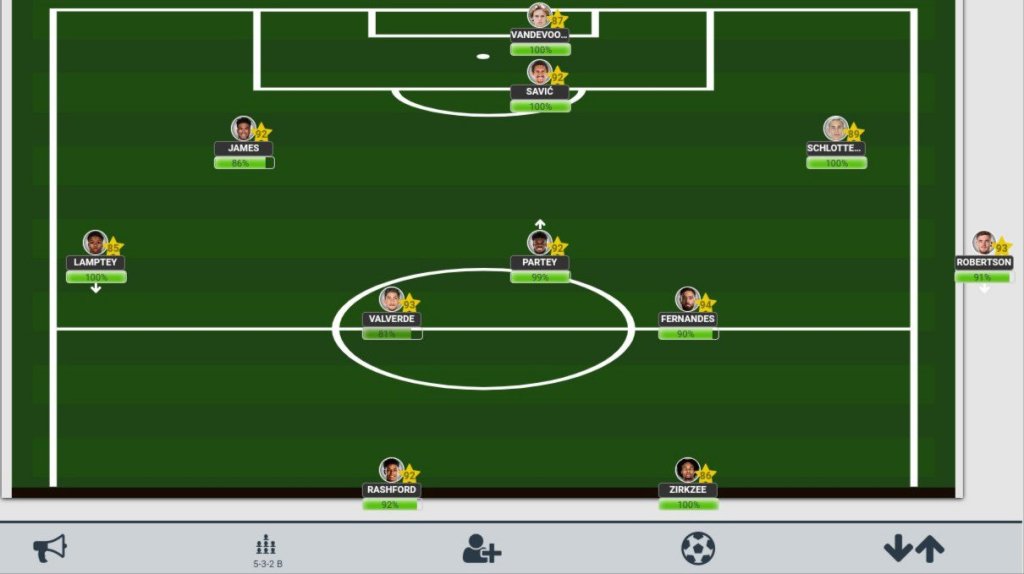The height and width of the screenshot is (574, 1024).
Task: Click the soccer ball icon
Action: click(698, 548)
